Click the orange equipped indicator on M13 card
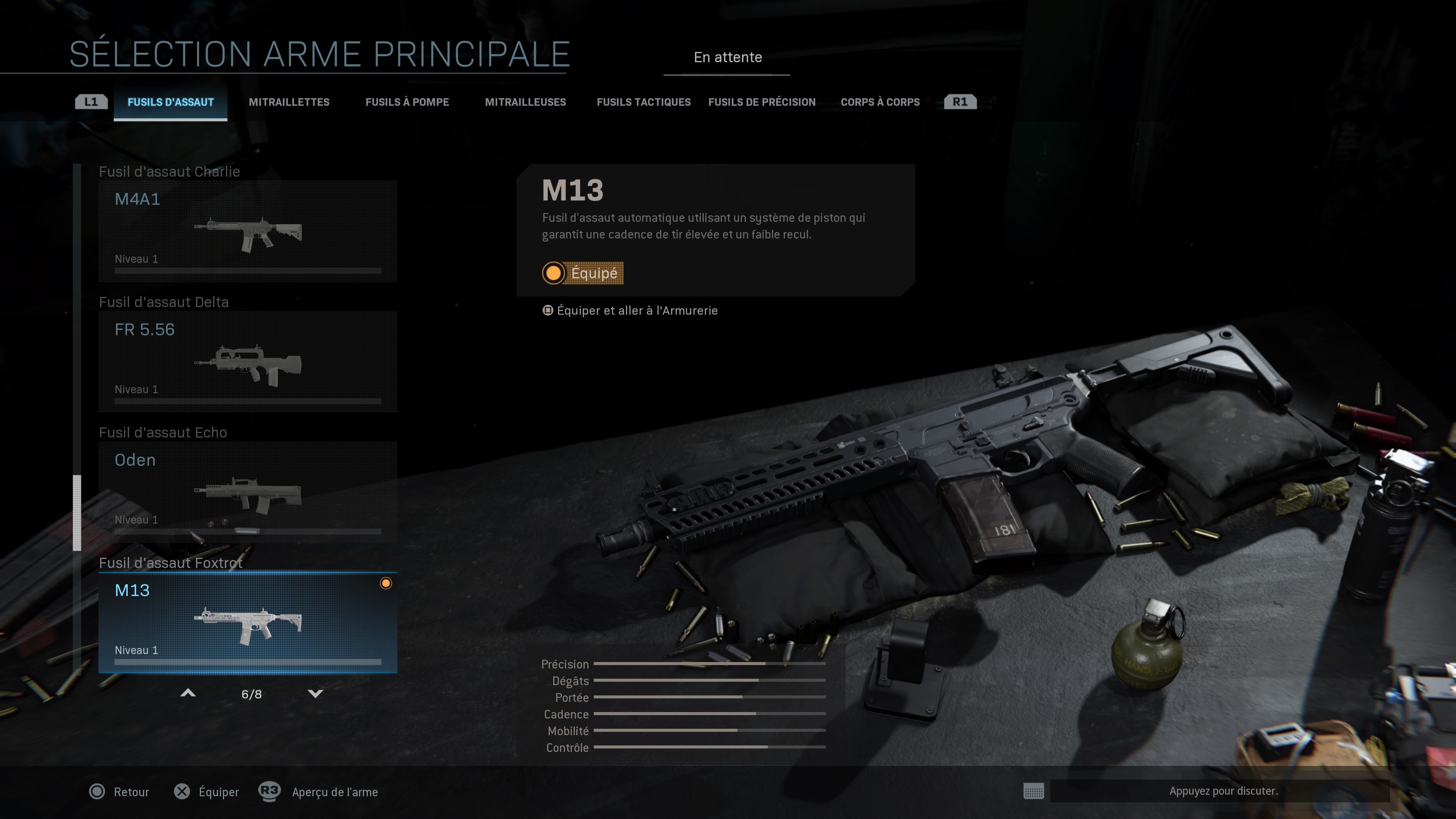The height and width of the screenshot is (819, 1456). tap(387, 583)
